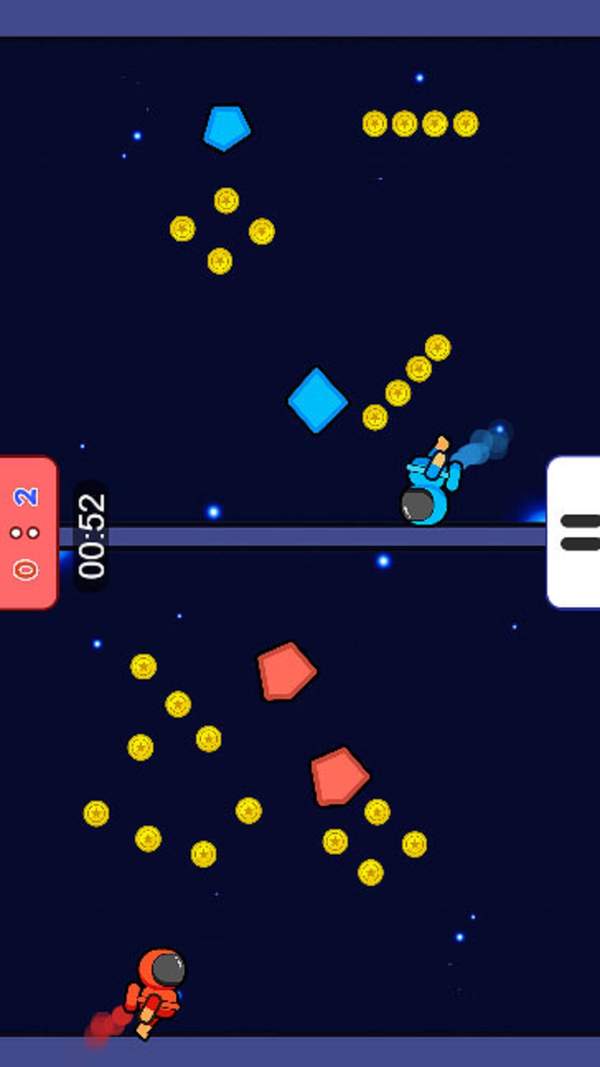Pause the game with the white button
This screenshot has width=600, height=1067.
[x=576, y=532]
